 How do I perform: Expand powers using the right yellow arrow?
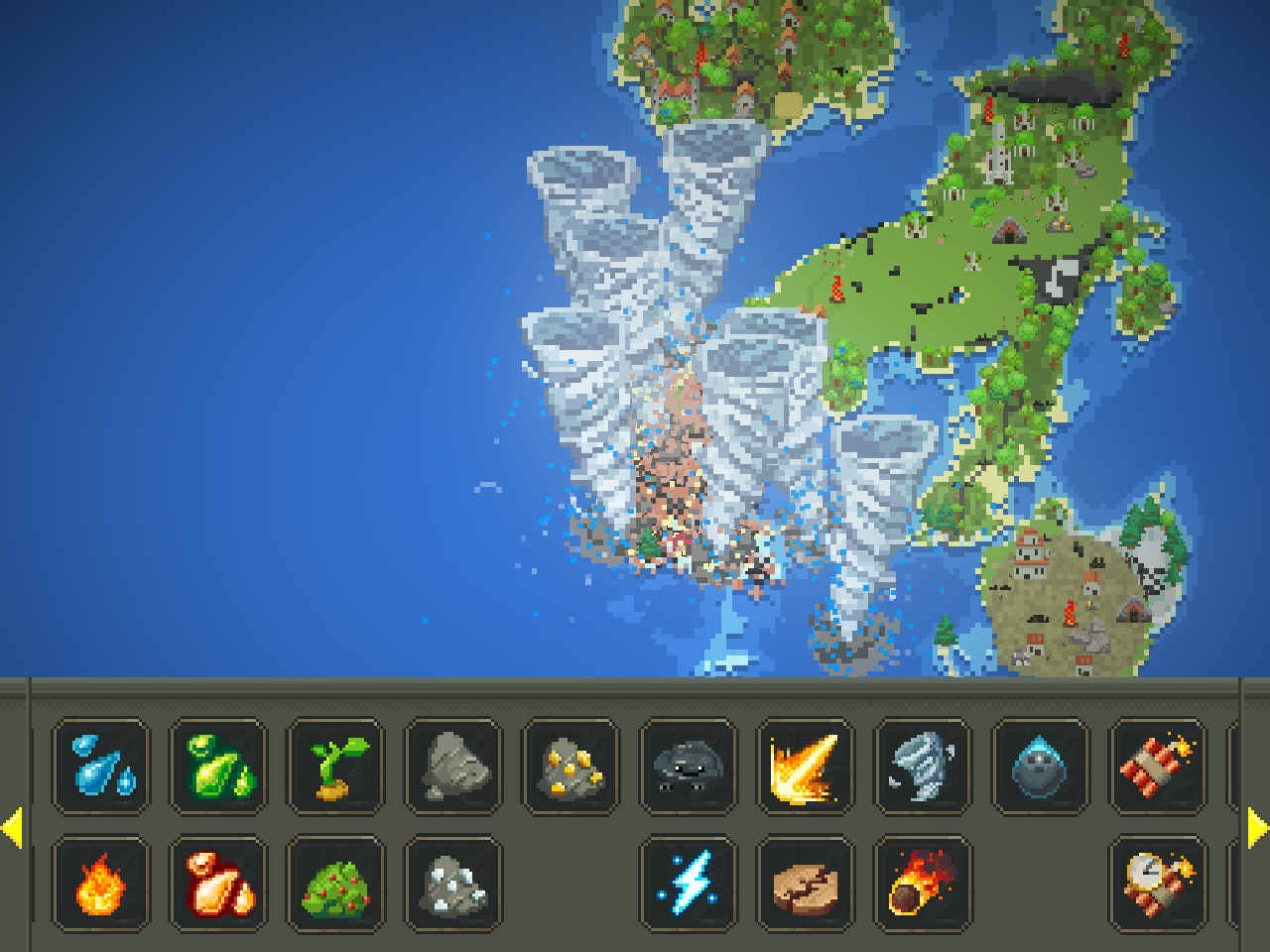(x=1256, y=825)
